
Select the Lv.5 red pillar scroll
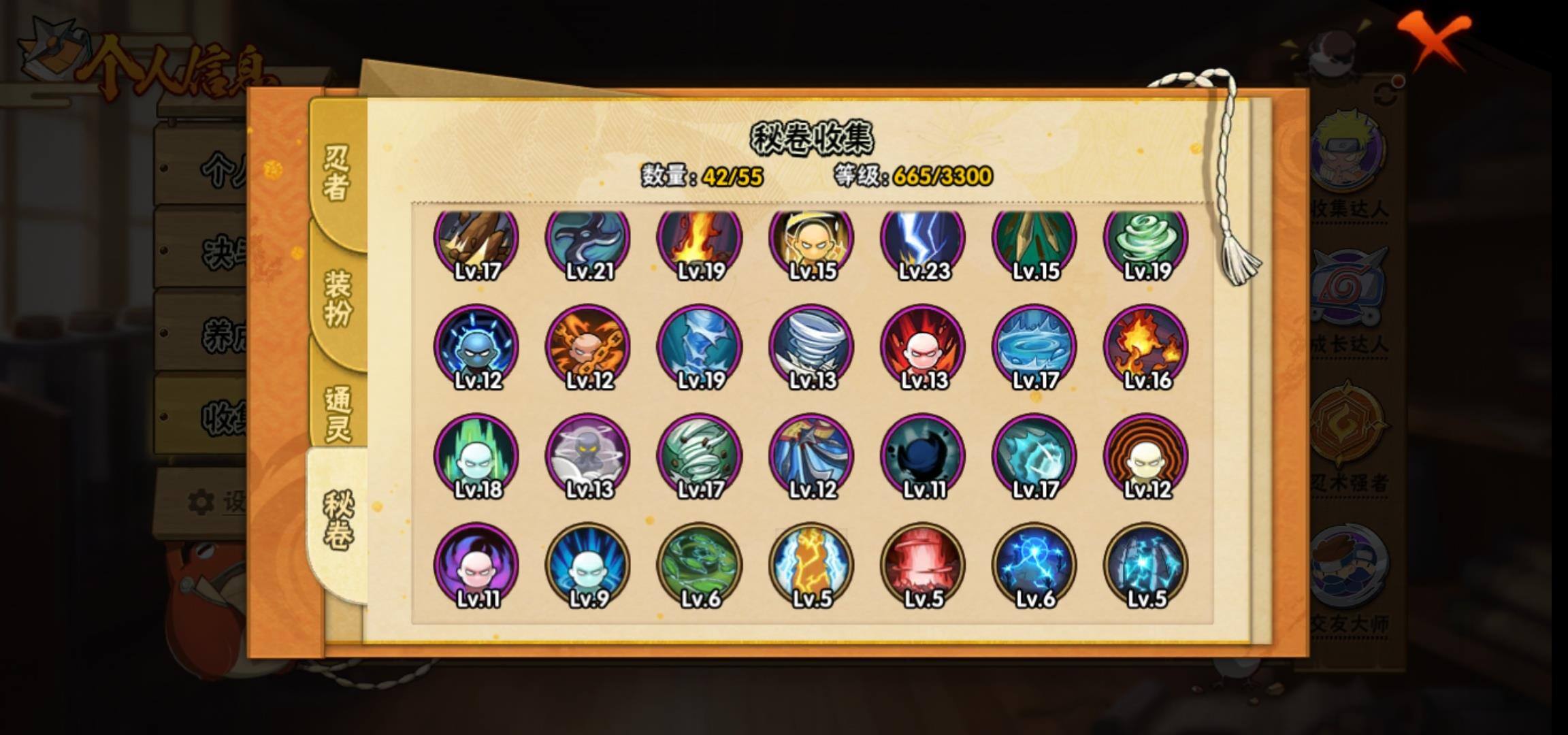[x=923, y=565]
